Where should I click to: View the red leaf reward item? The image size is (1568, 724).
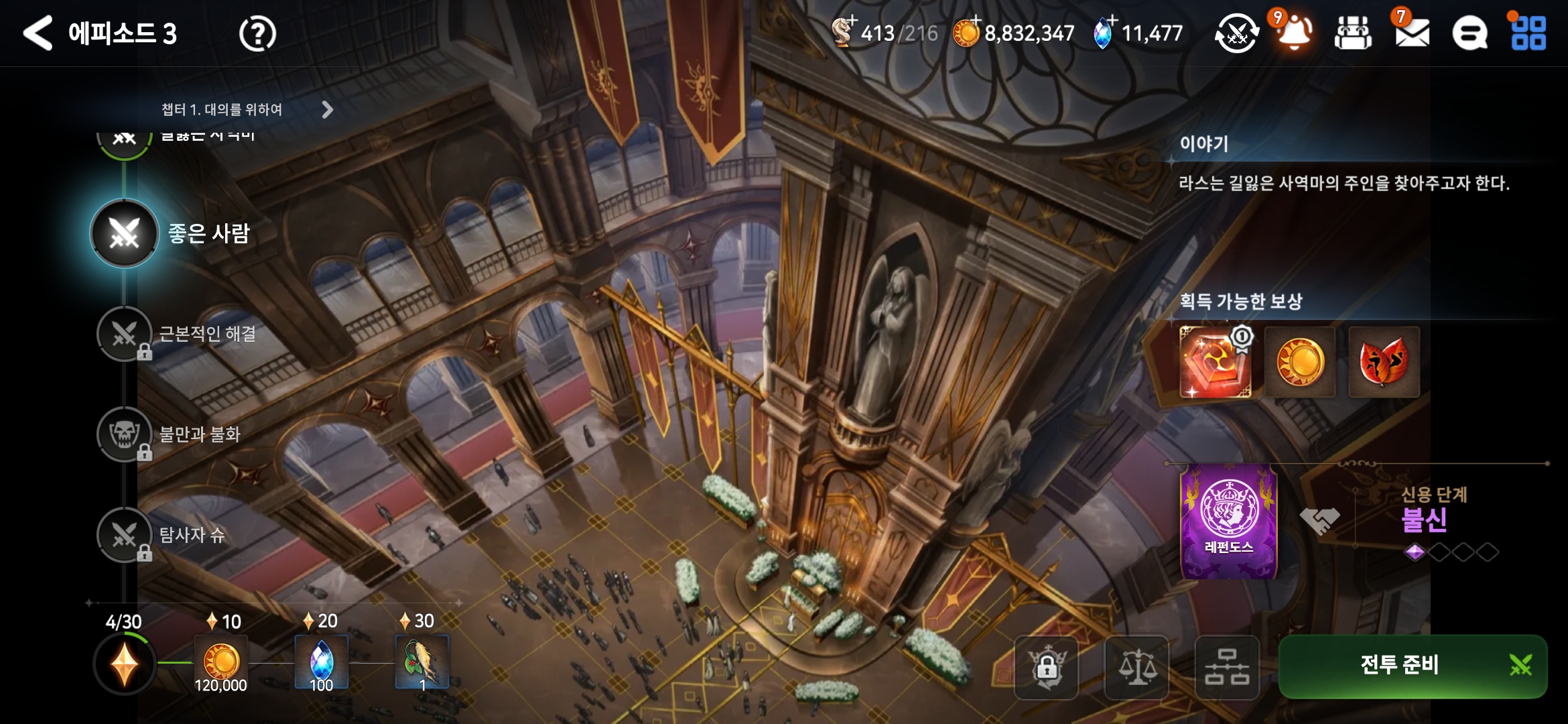[1384, 363]
